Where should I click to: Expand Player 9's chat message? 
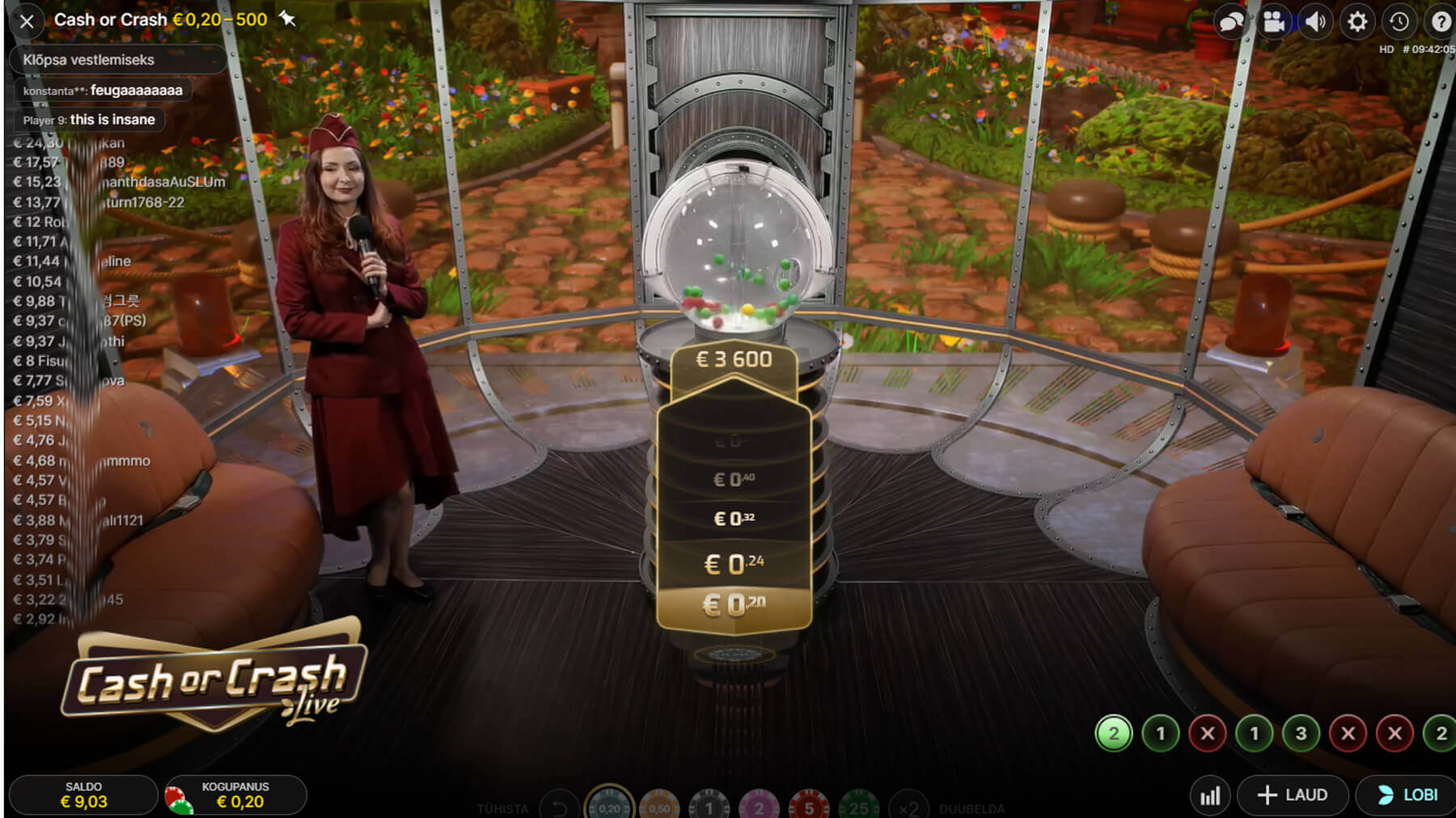89,119
